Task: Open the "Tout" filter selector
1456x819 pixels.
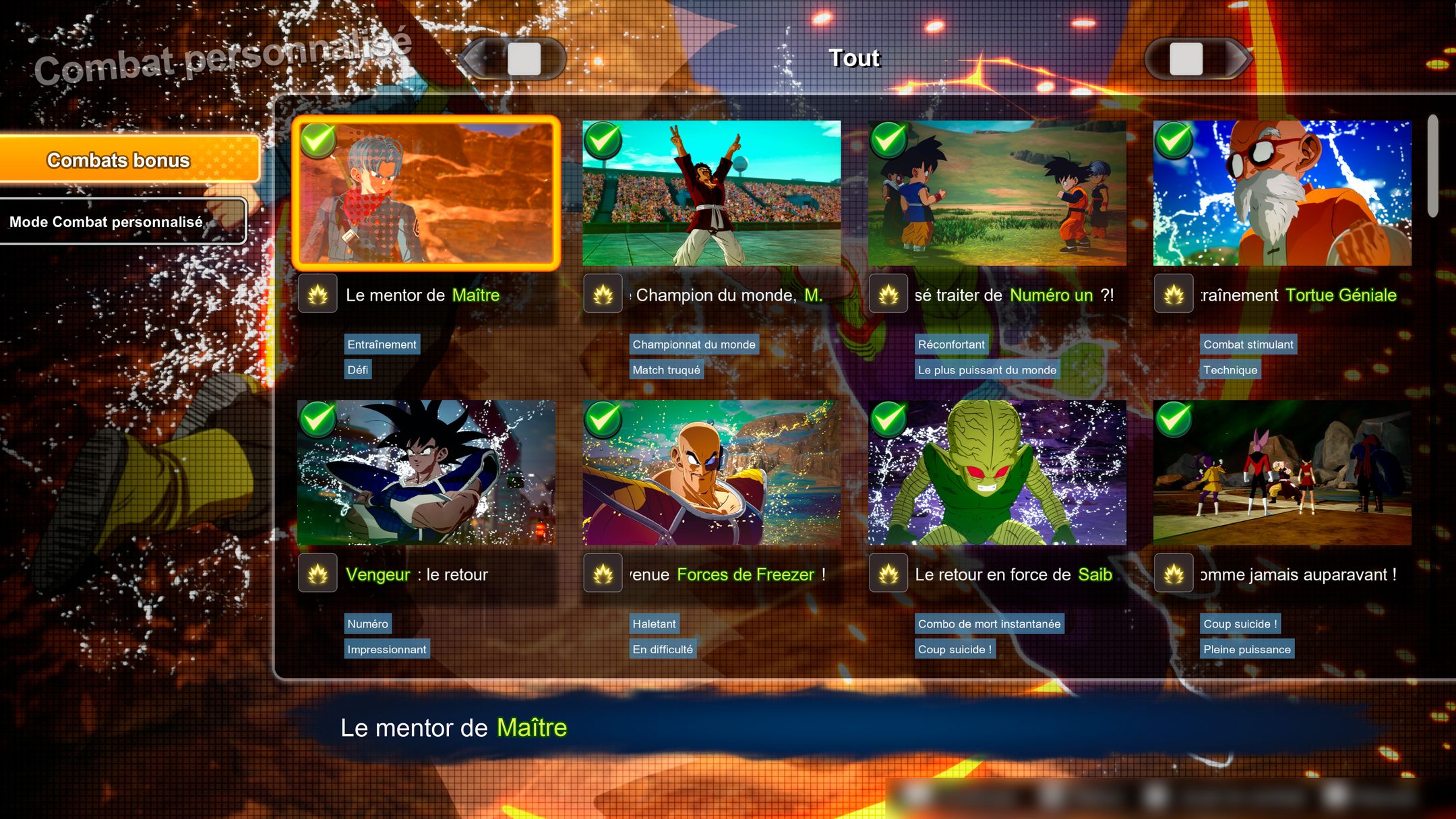Action: coord(854,59)
